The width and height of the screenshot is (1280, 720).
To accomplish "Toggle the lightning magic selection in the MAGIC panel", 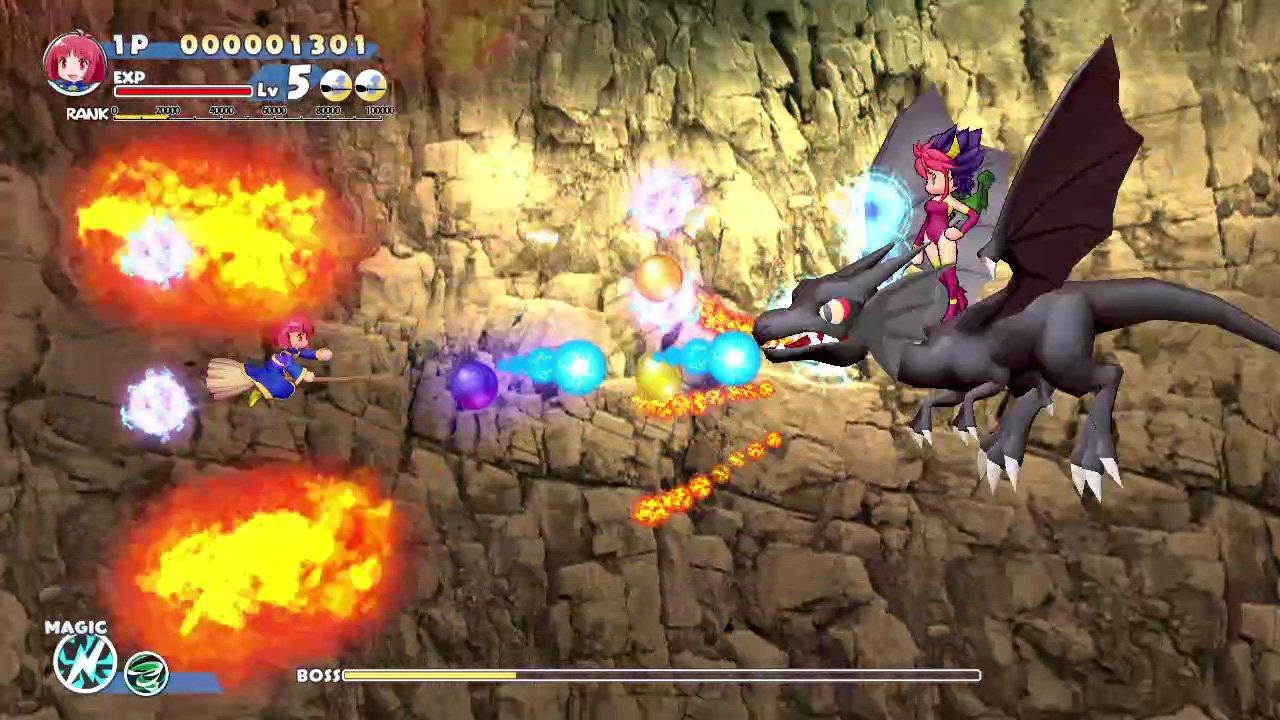I will coord(85,665).
